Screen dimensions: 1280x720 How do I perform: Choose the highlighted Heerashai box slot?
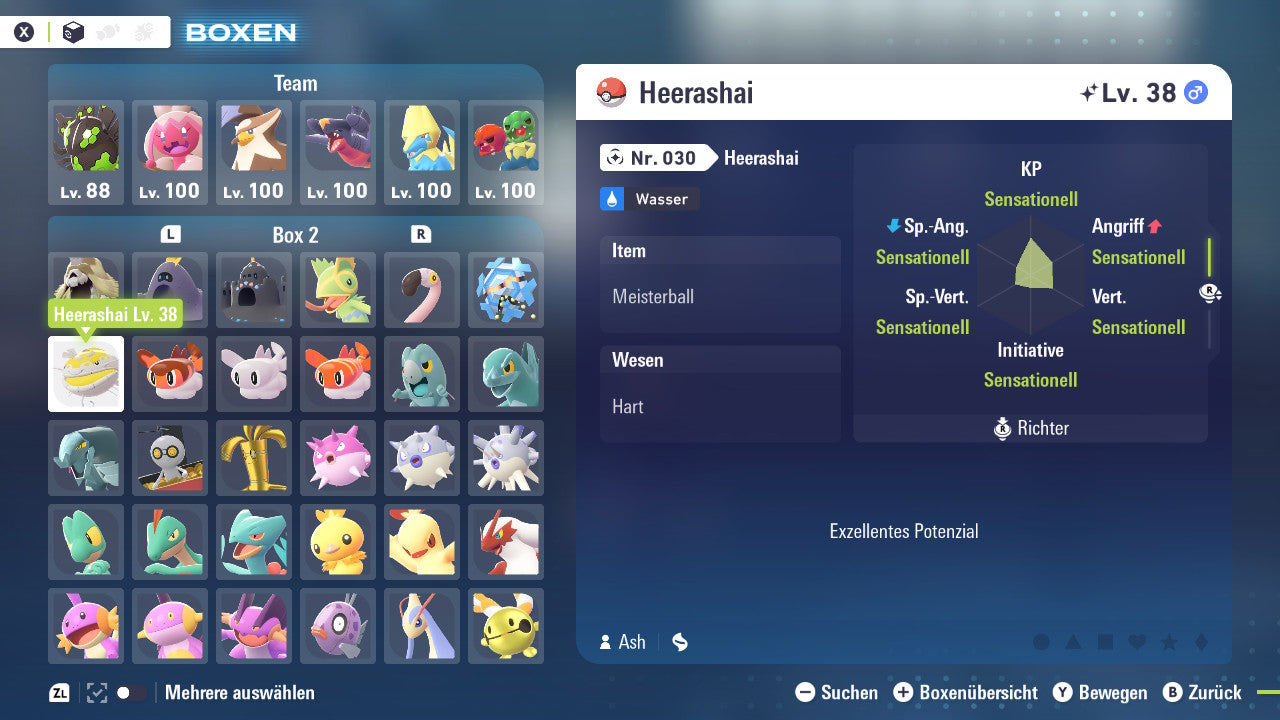pos(86,374)
